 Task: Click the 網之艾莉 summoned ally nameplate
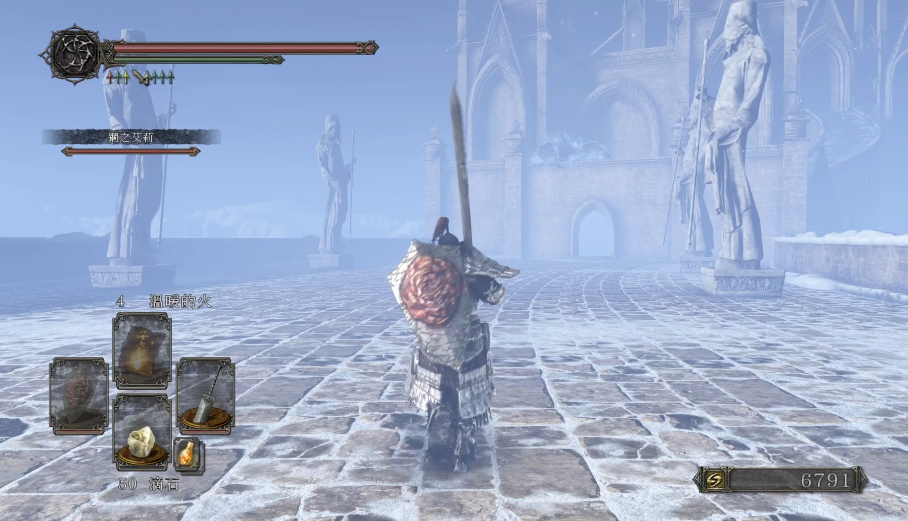click(131, 137)
